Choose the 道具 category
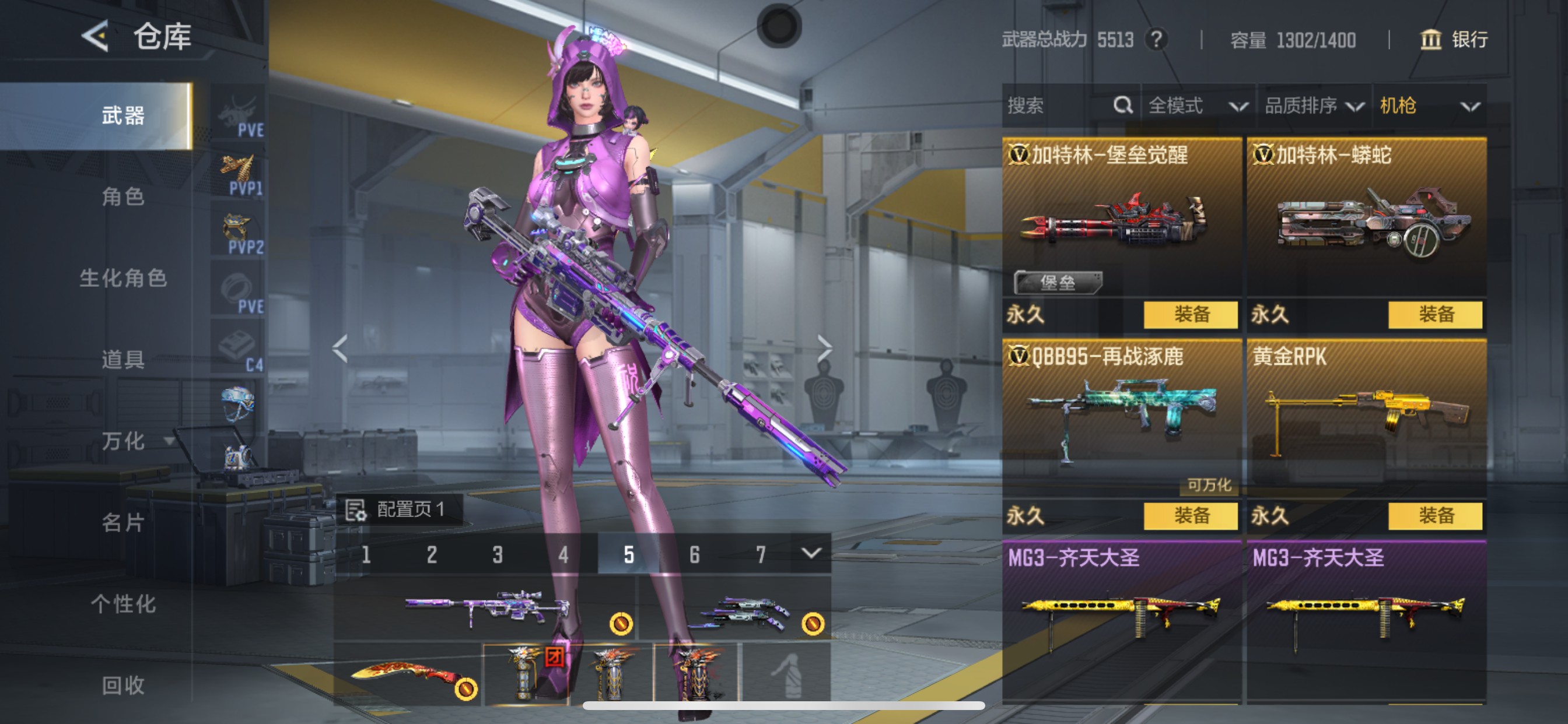1568x724 pixels. coord(123,360)
